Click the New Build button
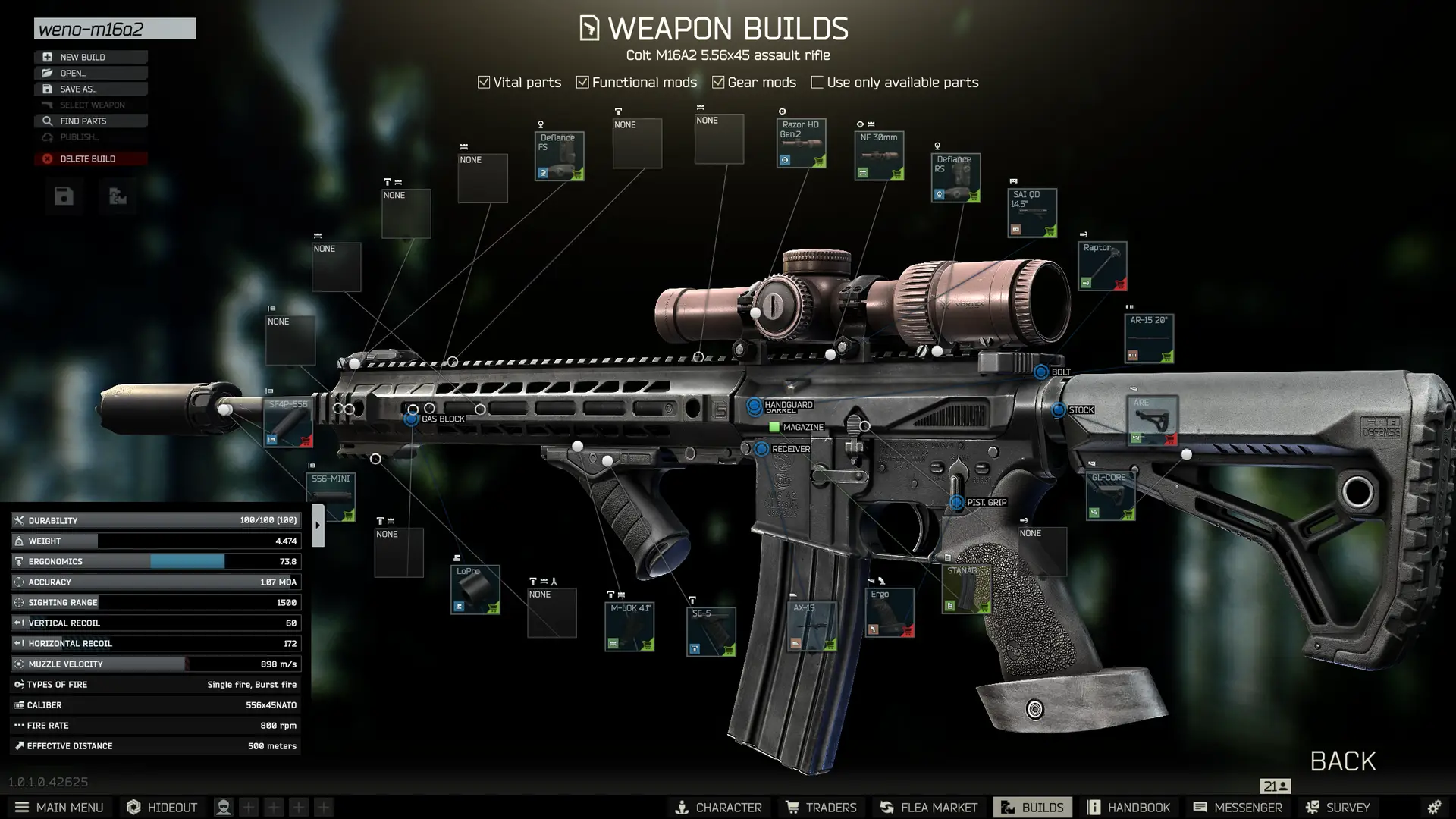 point(90,57)
